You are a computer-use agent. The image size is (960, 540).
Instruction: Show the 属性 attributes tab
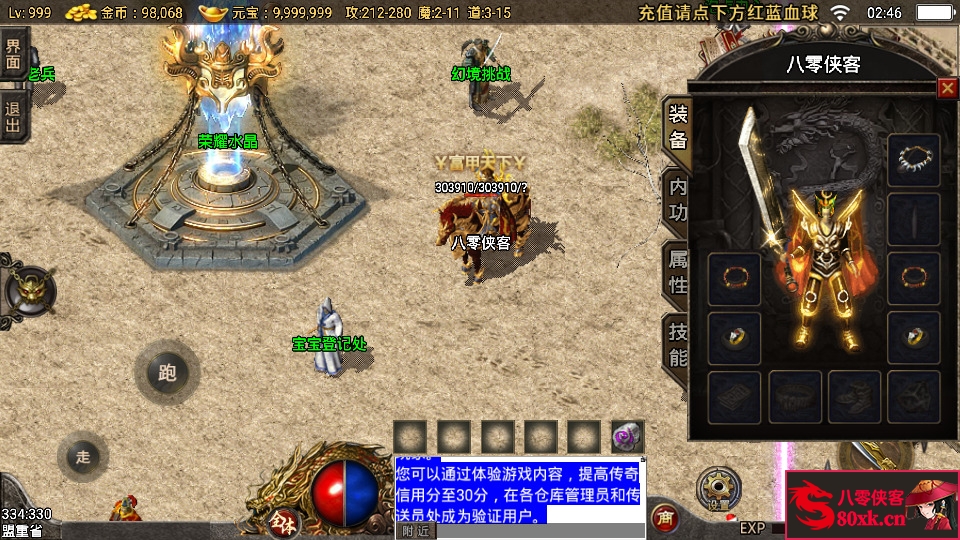677,272
